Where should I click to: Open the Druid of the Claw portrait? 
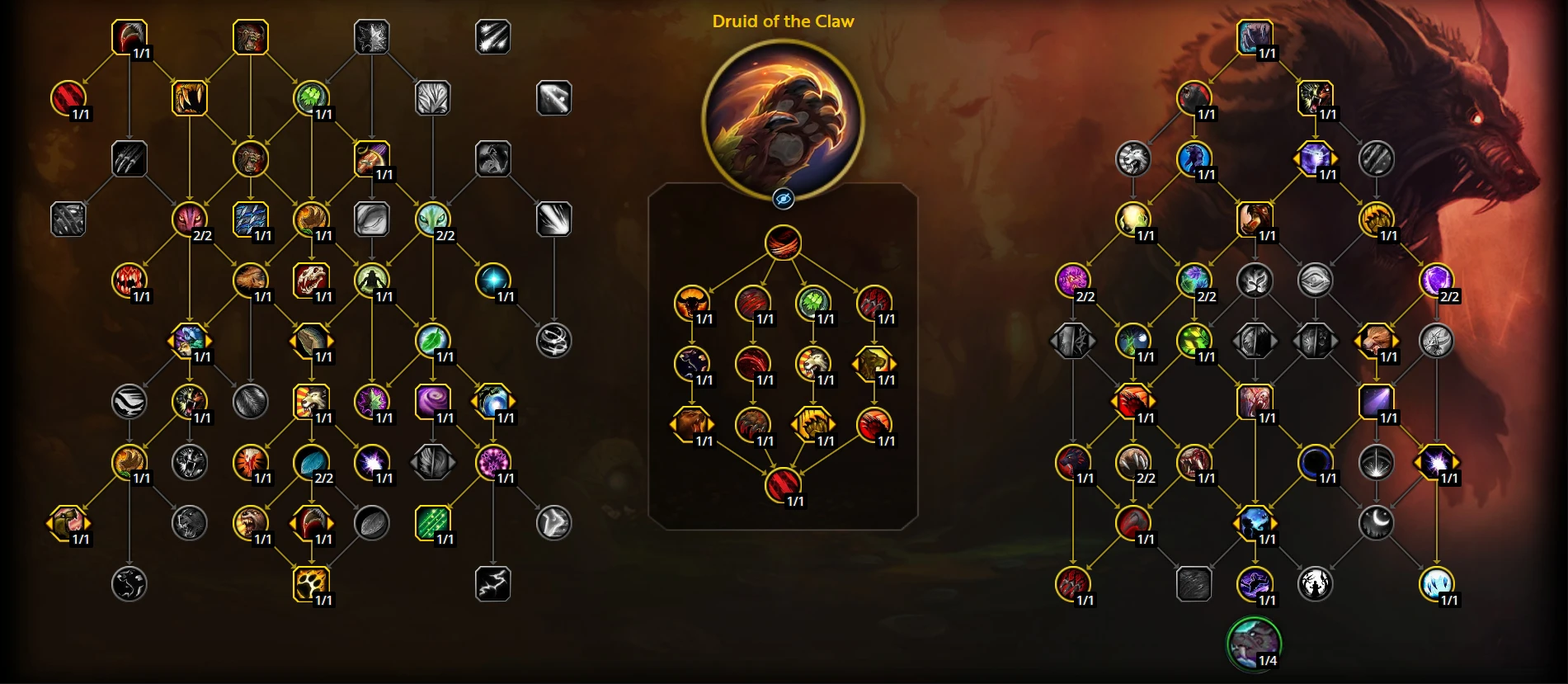point(782,119)
